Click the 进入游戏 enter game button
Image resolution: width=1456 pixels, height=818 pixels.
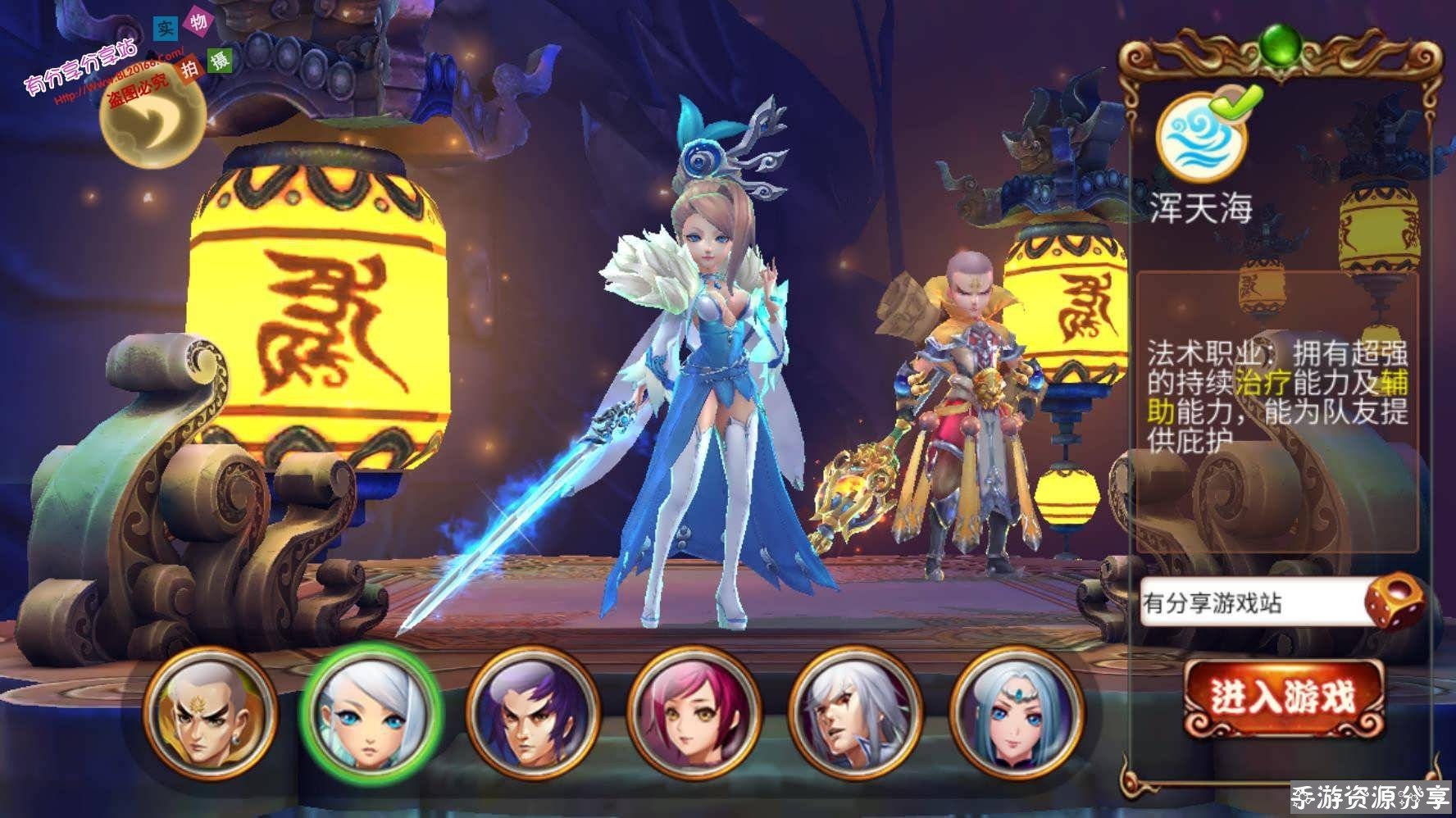click(x=1284, y=698)
